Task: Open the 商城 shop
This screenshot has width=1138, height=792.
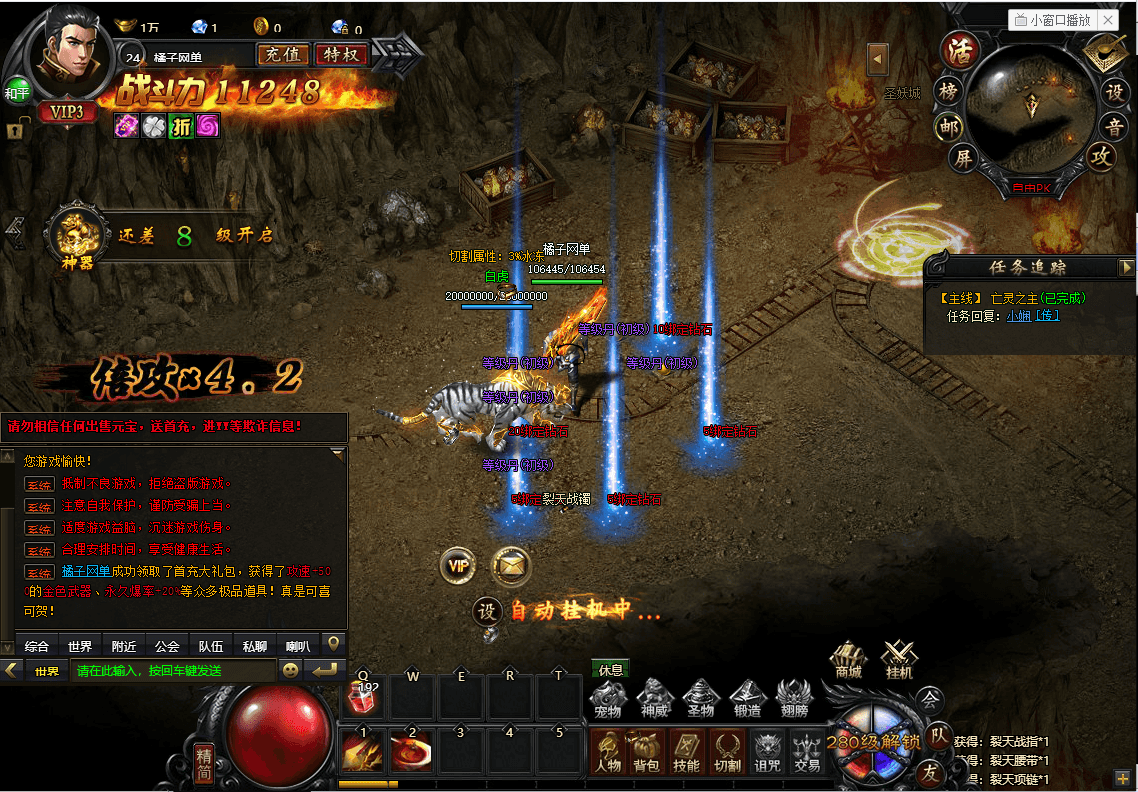Action: (x=848, y=660)
